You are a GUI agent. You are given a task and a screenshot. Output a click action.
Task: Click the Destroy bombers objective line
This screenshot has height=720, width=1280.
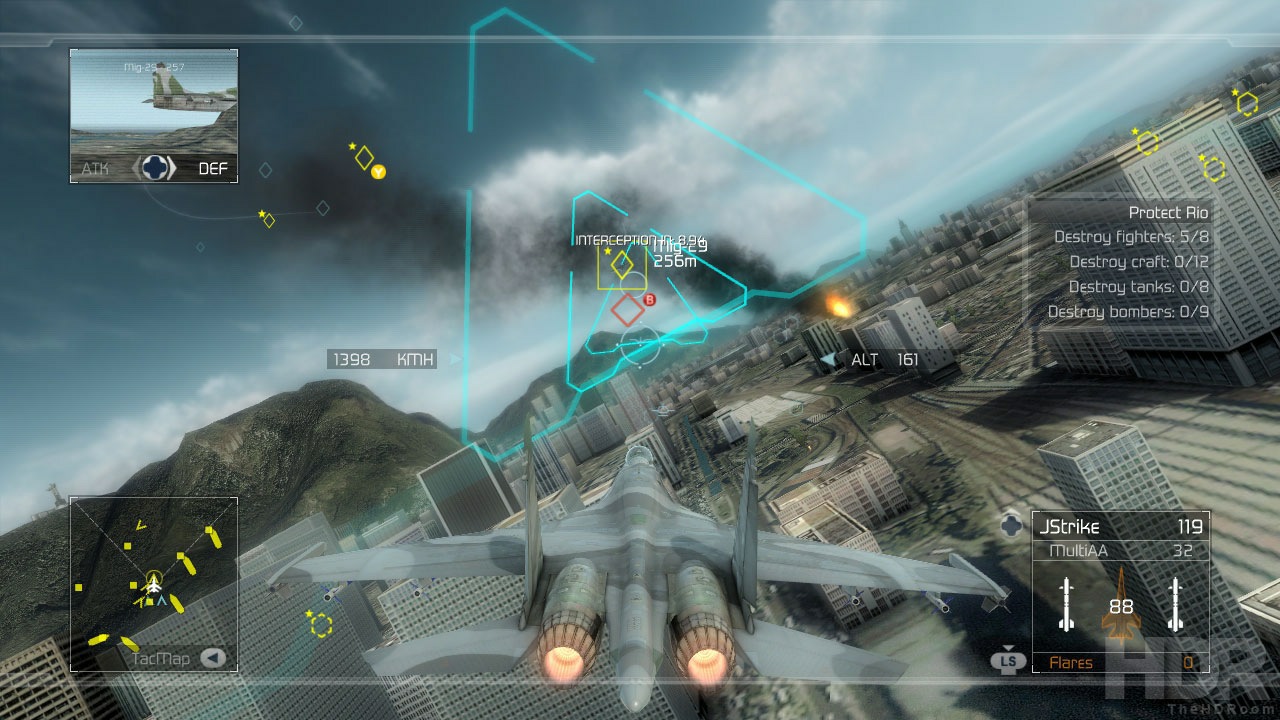[x=1129, y=311]
